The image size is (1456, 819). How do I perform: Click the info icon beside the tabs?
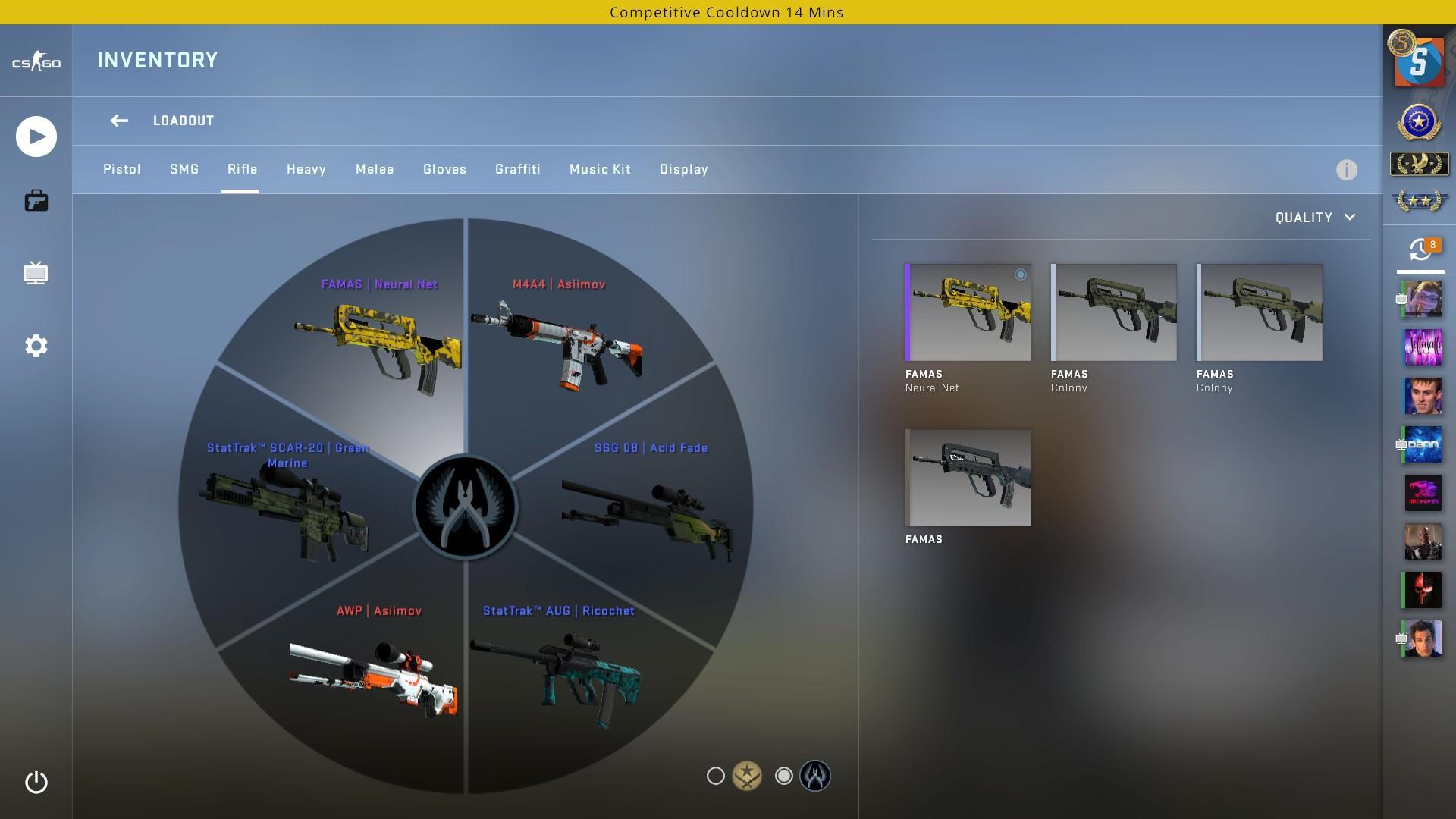tap(1346, 170)
